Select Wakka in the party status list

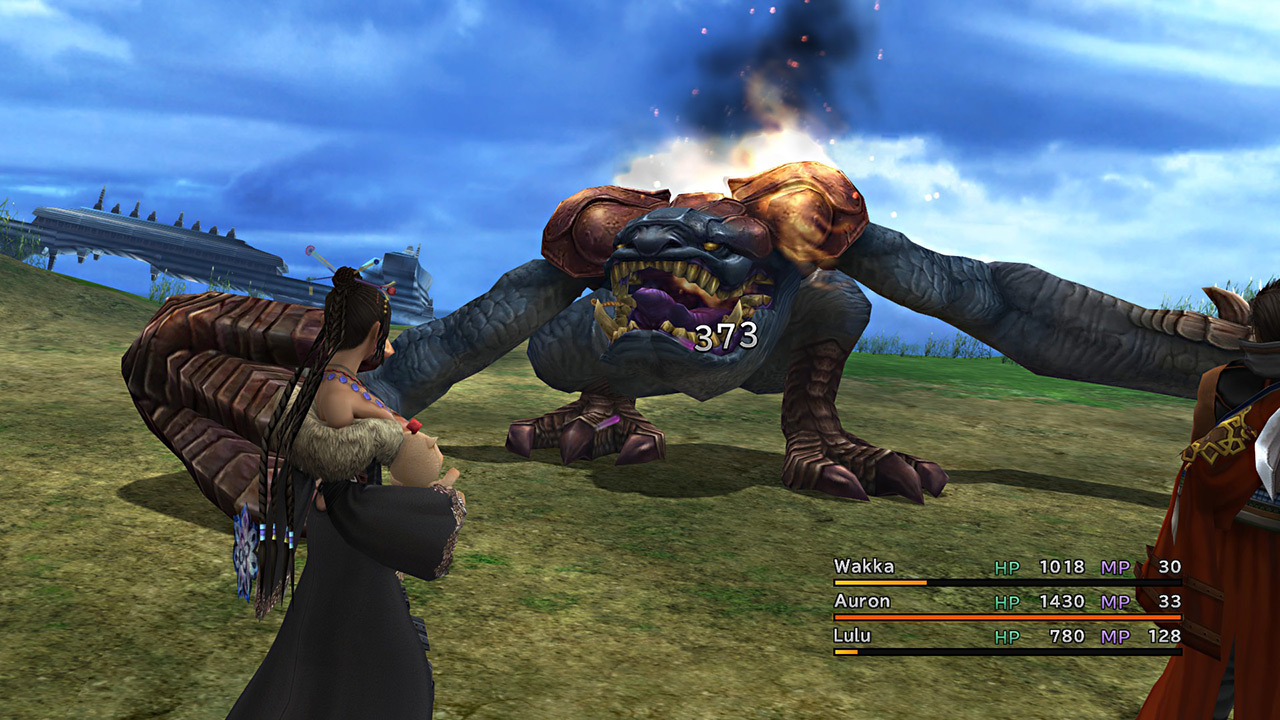(x=864, y=567)
